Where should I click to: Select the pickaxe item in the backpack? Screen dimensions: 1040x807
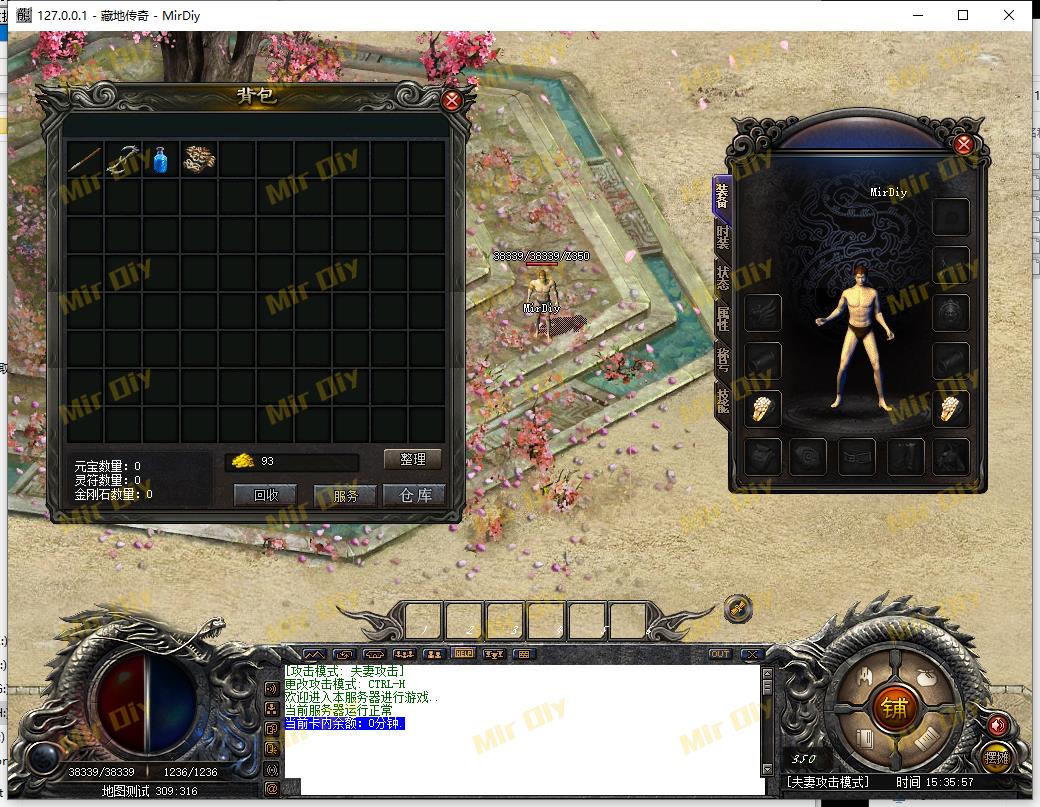[124, 159]
